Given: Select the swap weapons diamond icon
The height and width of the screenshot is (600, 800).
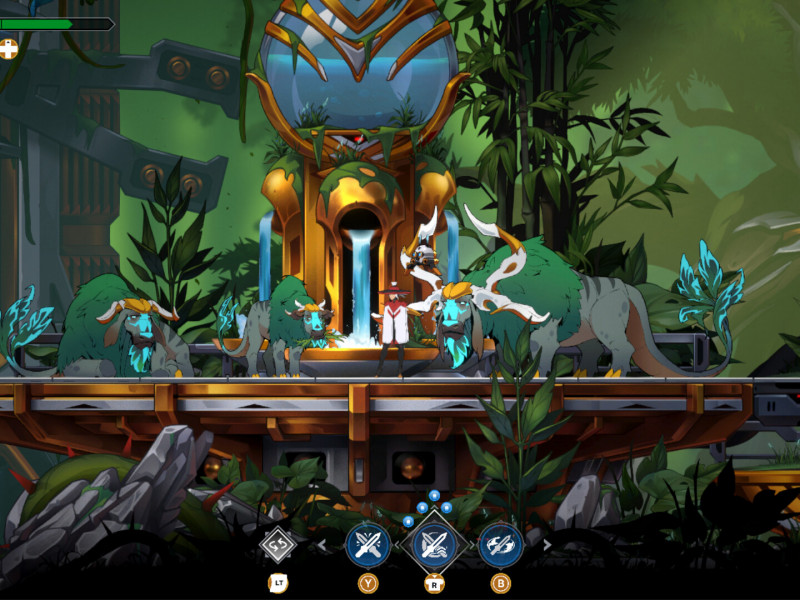Looking at the screenshot, I should pos(278,546).
